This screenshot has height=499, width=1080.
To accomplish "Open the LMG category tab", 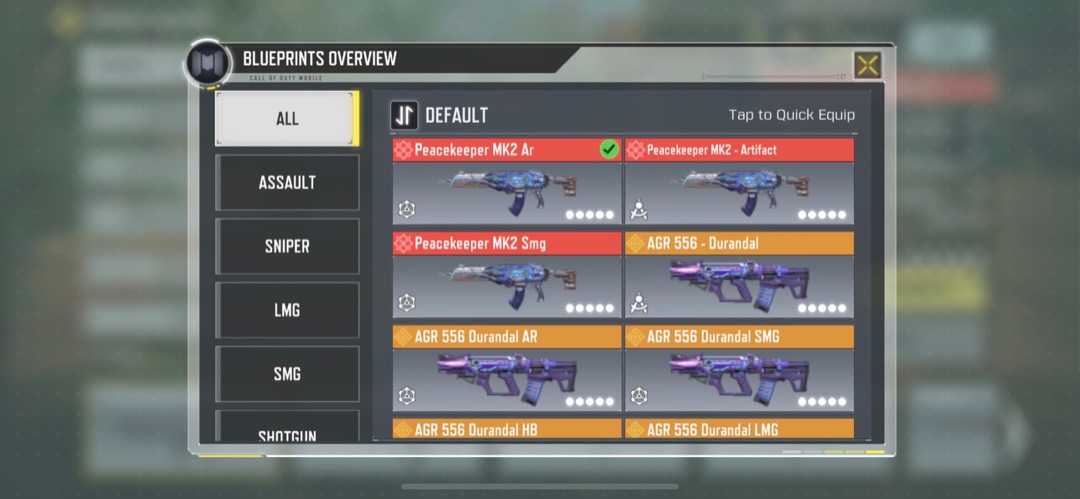I will [287, 310].
